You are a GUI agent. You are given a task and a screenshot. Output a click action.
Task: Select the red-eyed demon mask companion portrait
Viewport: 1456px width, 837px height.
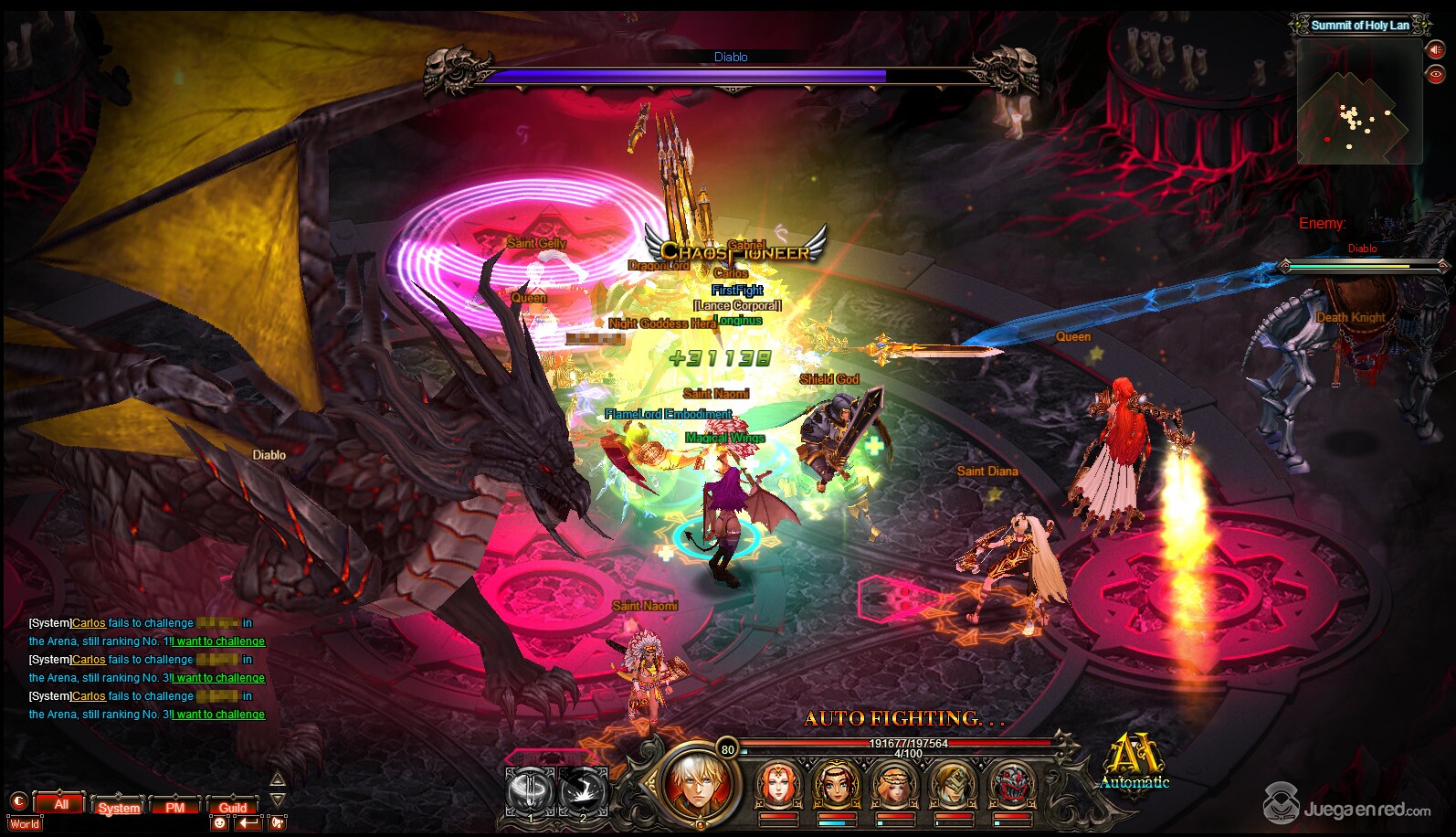pos(1011,785)
